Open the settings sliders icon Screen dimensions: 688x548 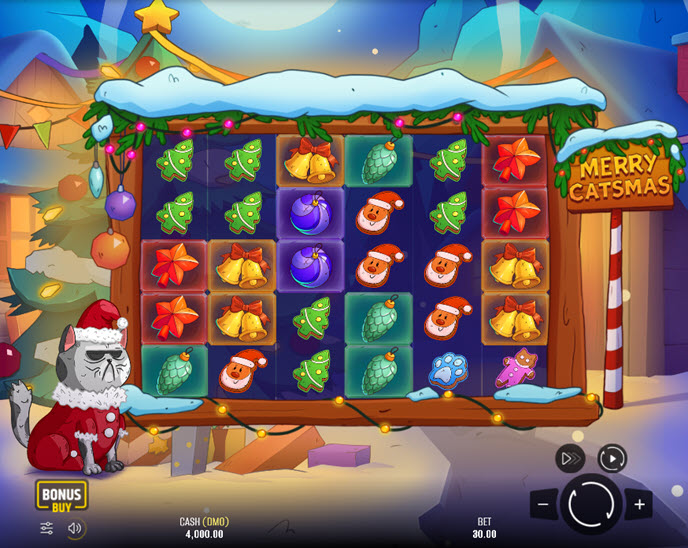(x=47, y=528)
